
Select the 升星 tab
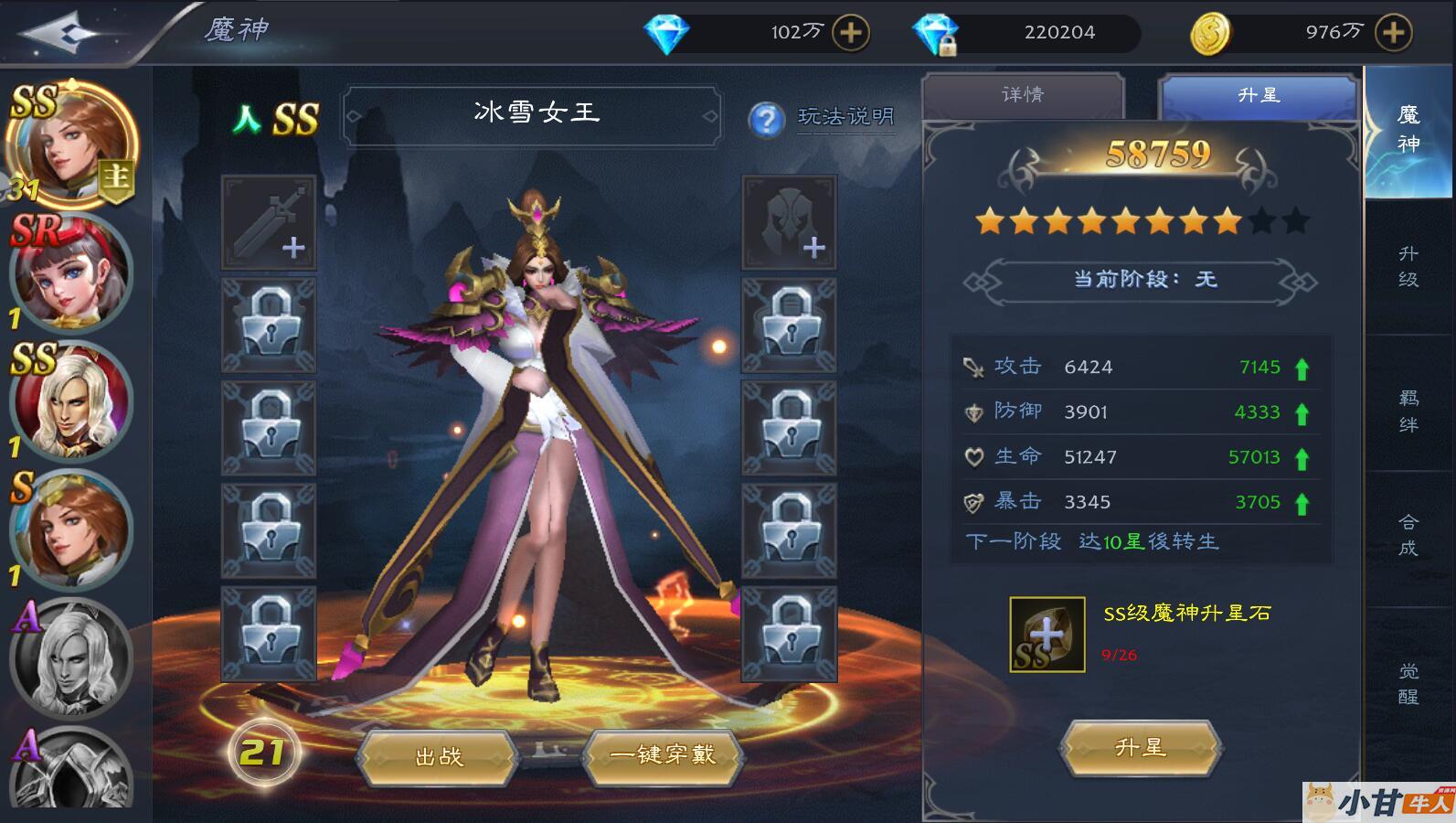[1258, 95]
